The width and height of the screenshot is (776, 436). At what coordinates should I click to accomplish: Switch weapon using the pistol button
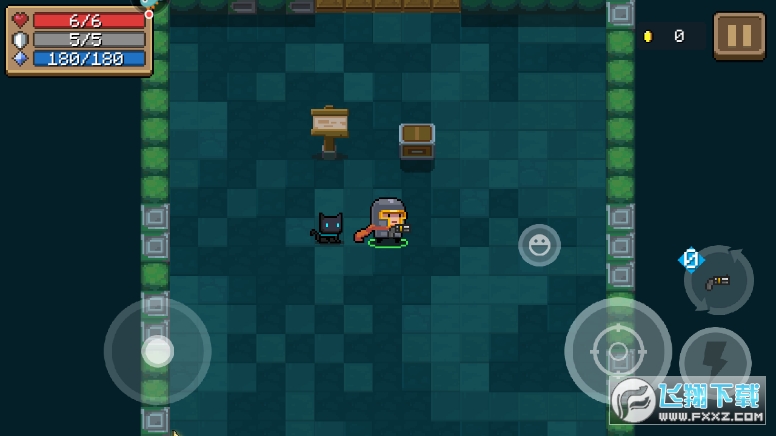(x=718, y=281)
